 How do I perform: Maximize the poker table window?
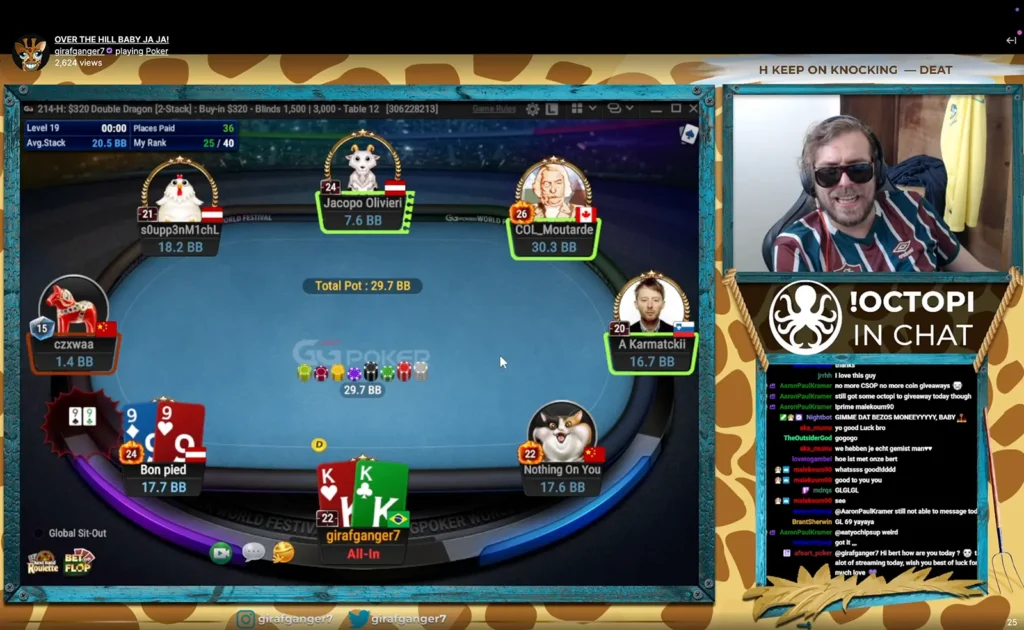(x=676, y=108)
